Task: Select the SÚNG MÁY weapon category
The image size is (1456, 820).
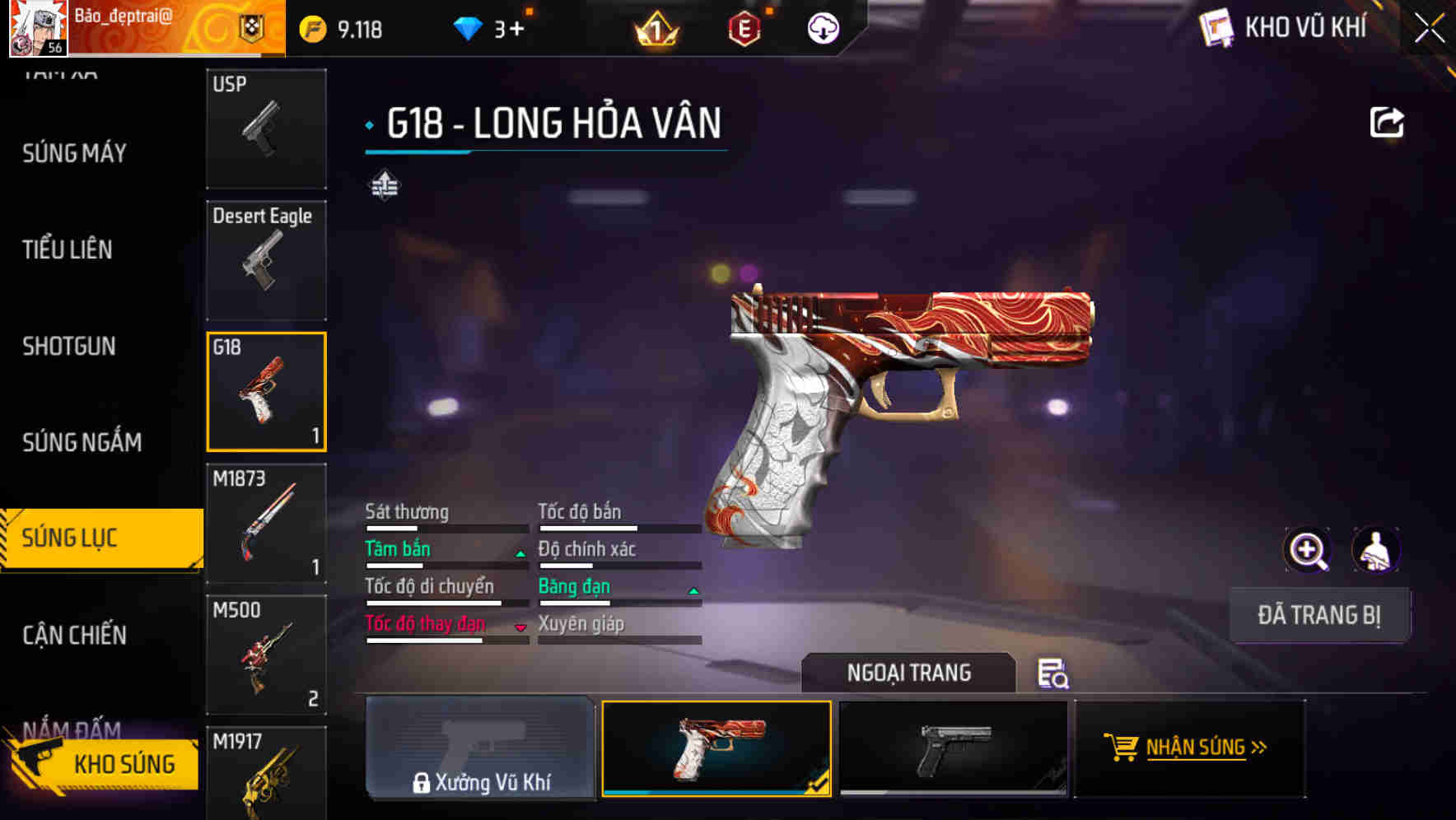Action: point(74,153)
